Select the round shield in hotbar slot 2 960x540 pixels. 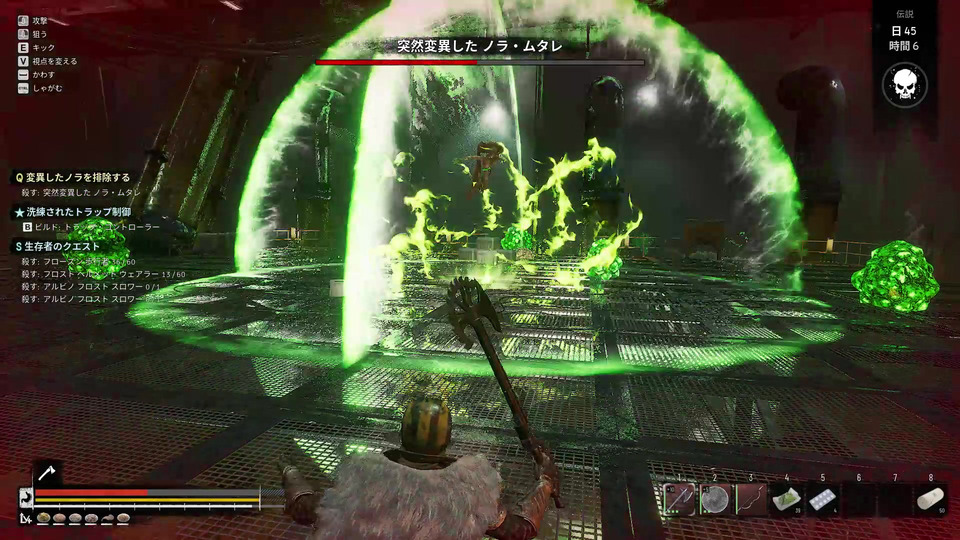pos(715,498)
